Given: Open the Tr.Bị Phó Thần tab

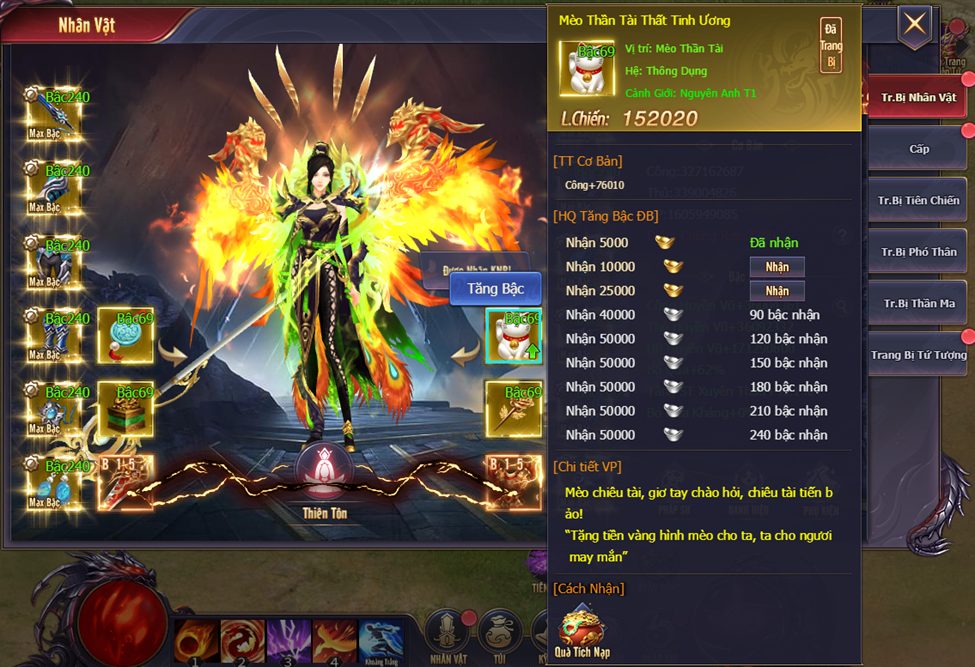Looking at the screenshot, I should pyautogui.click(x=918, y=252).
